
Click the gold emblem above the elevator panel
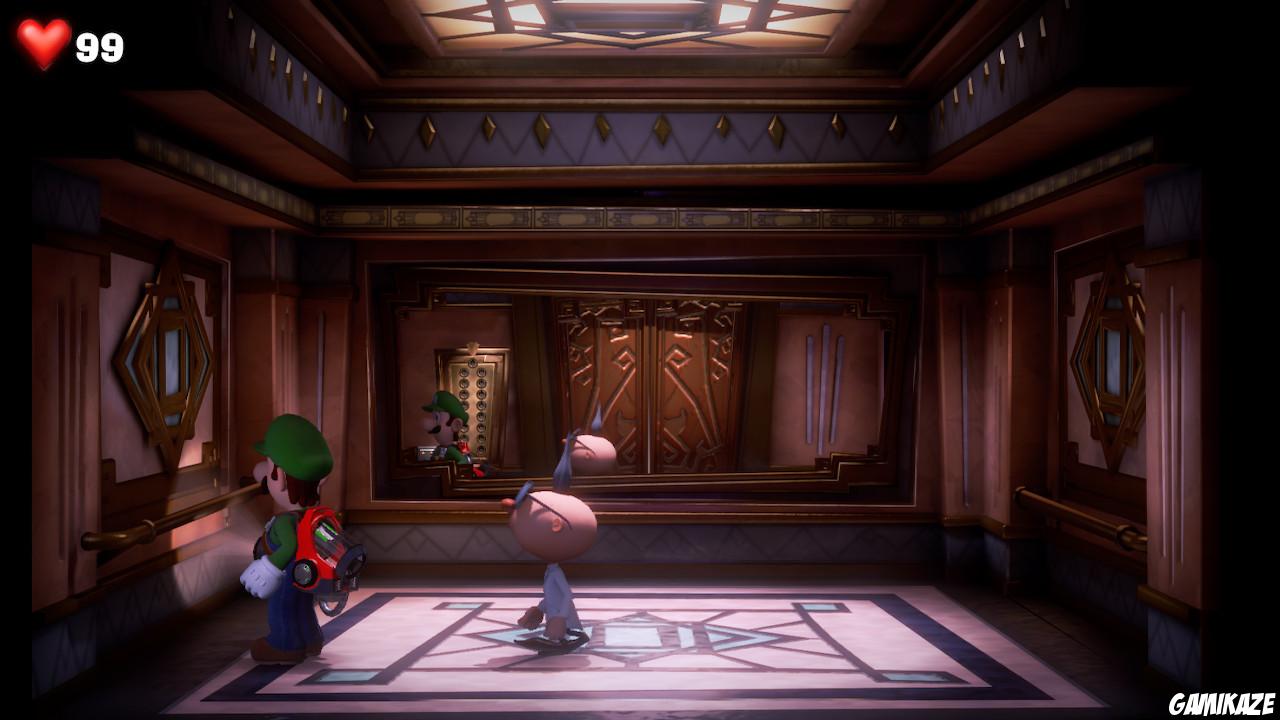pyautogui.click(x=472, y=347)
